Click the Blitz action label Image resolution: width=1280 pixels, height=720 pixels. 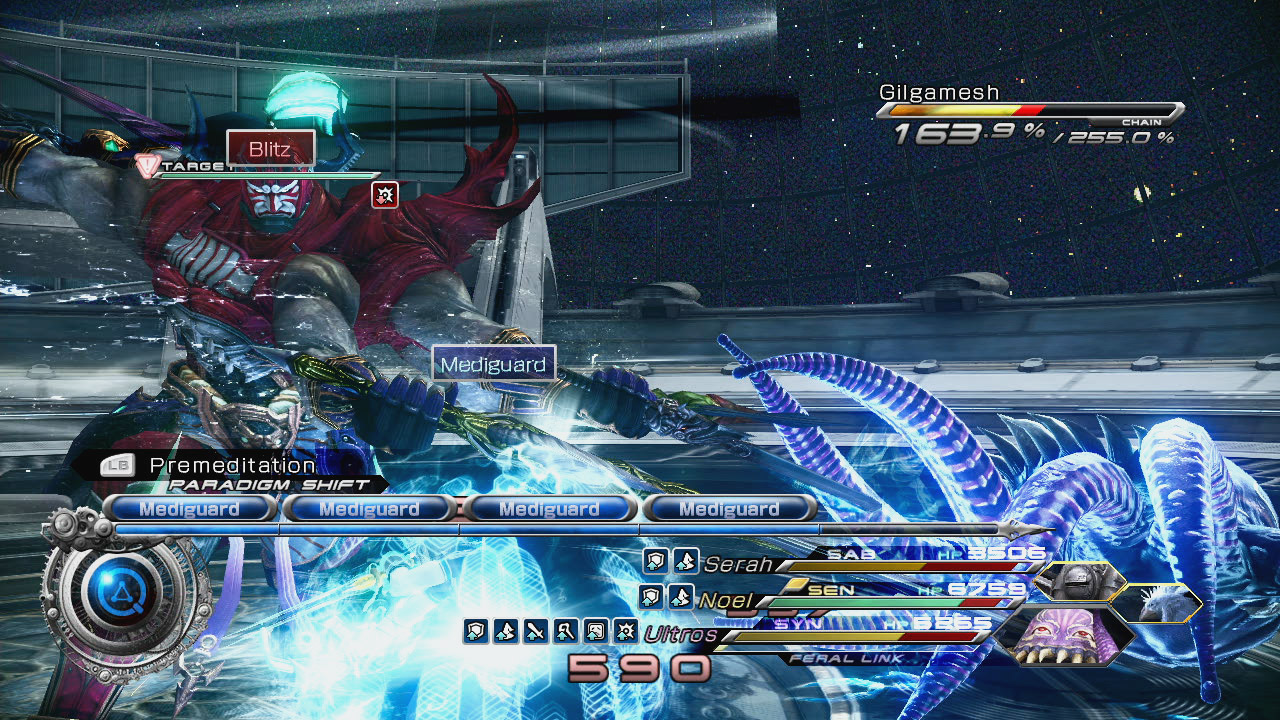(270, 150)
